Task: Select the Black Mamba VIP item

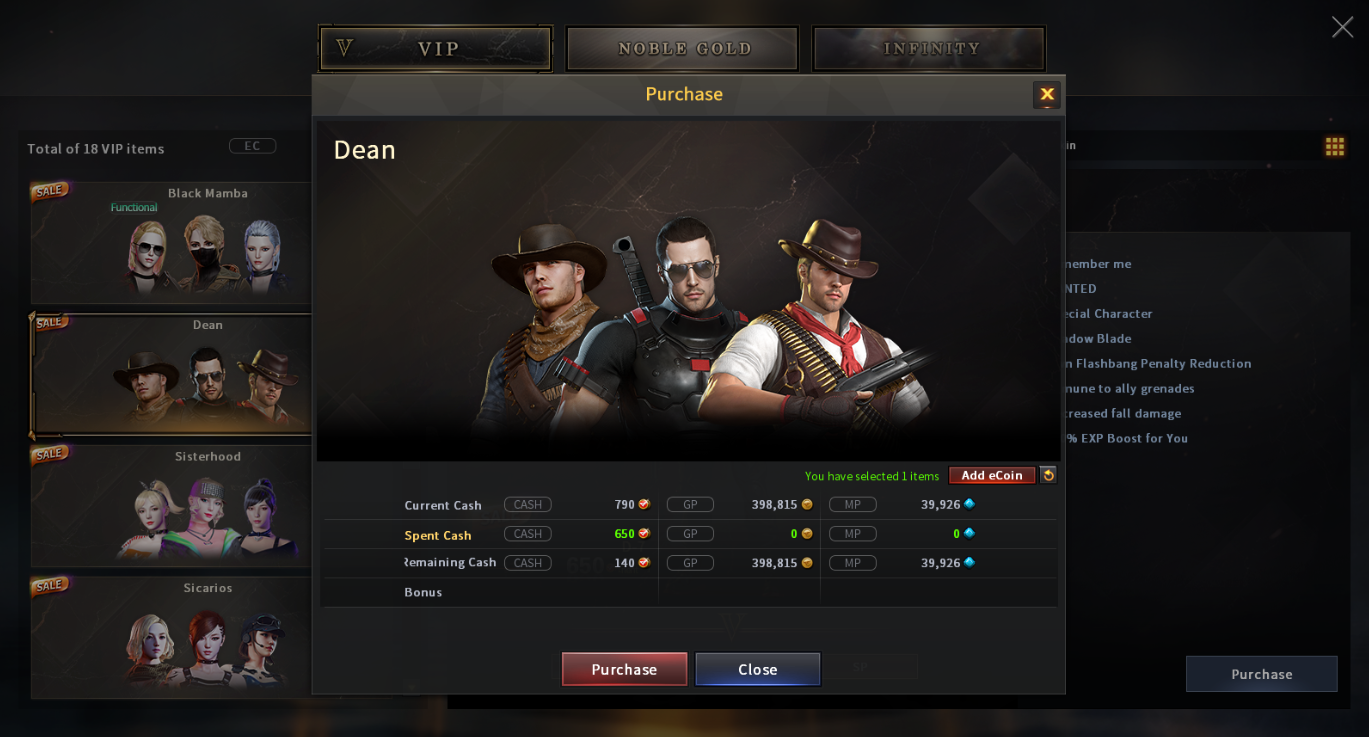Action: [170, 243]
